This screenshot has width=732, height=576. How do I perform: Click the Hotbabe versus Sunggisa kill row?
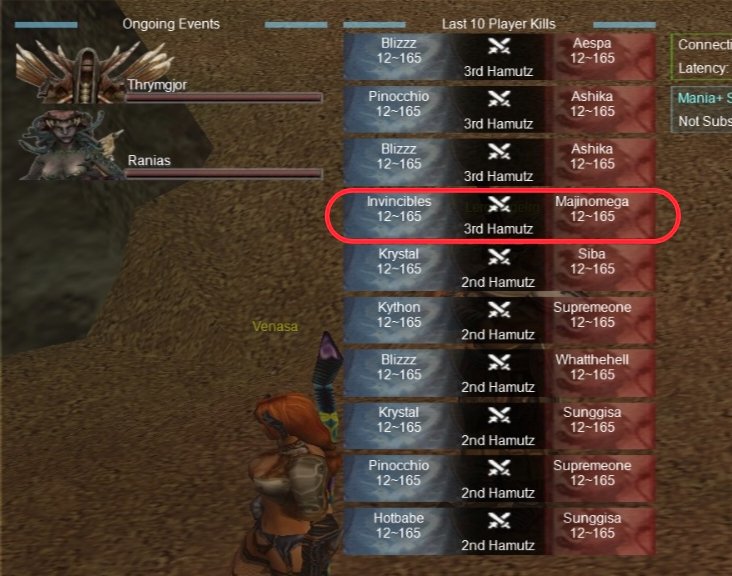(499, 531)
